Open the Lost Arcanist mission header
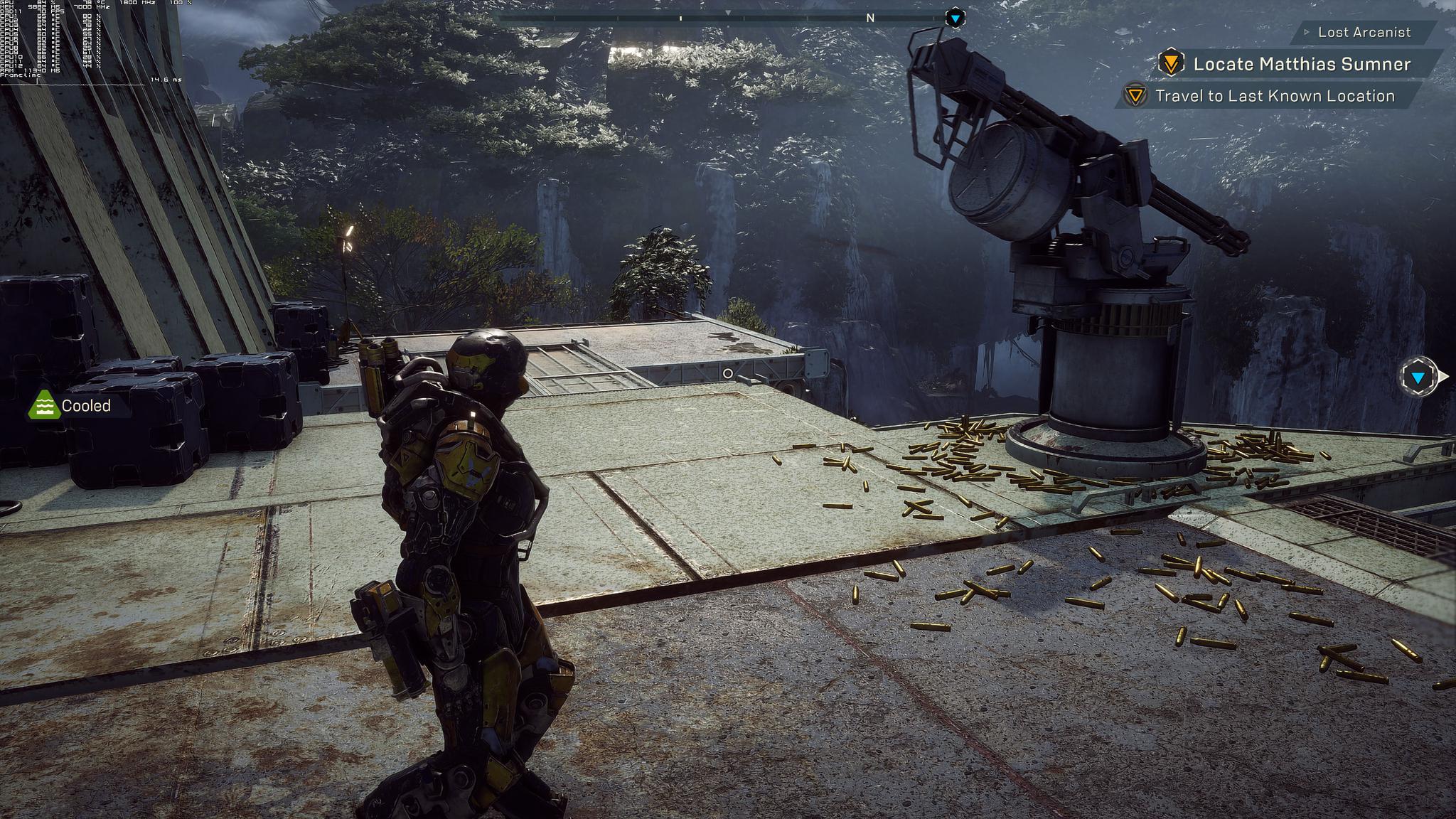This screenshot has height=819, width=1456. click(1363, 32)
